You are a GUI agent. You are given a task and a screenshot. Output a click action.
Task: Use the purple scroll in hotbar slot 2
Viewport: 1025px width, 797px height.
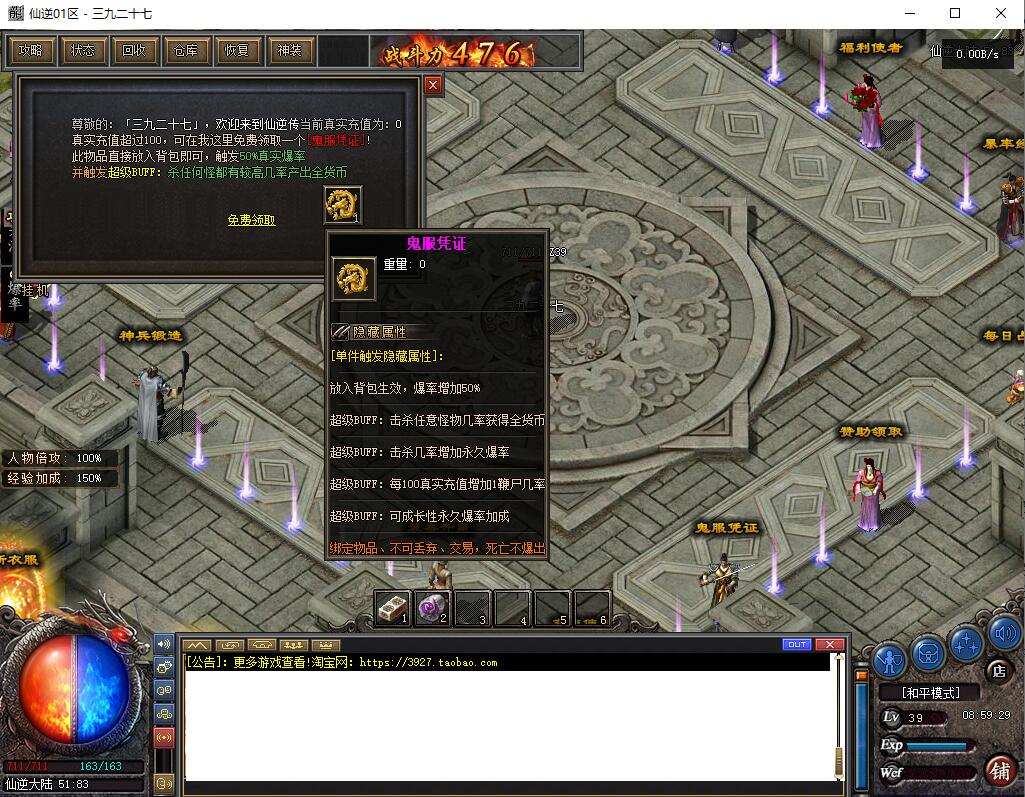[x=432, y=608]
